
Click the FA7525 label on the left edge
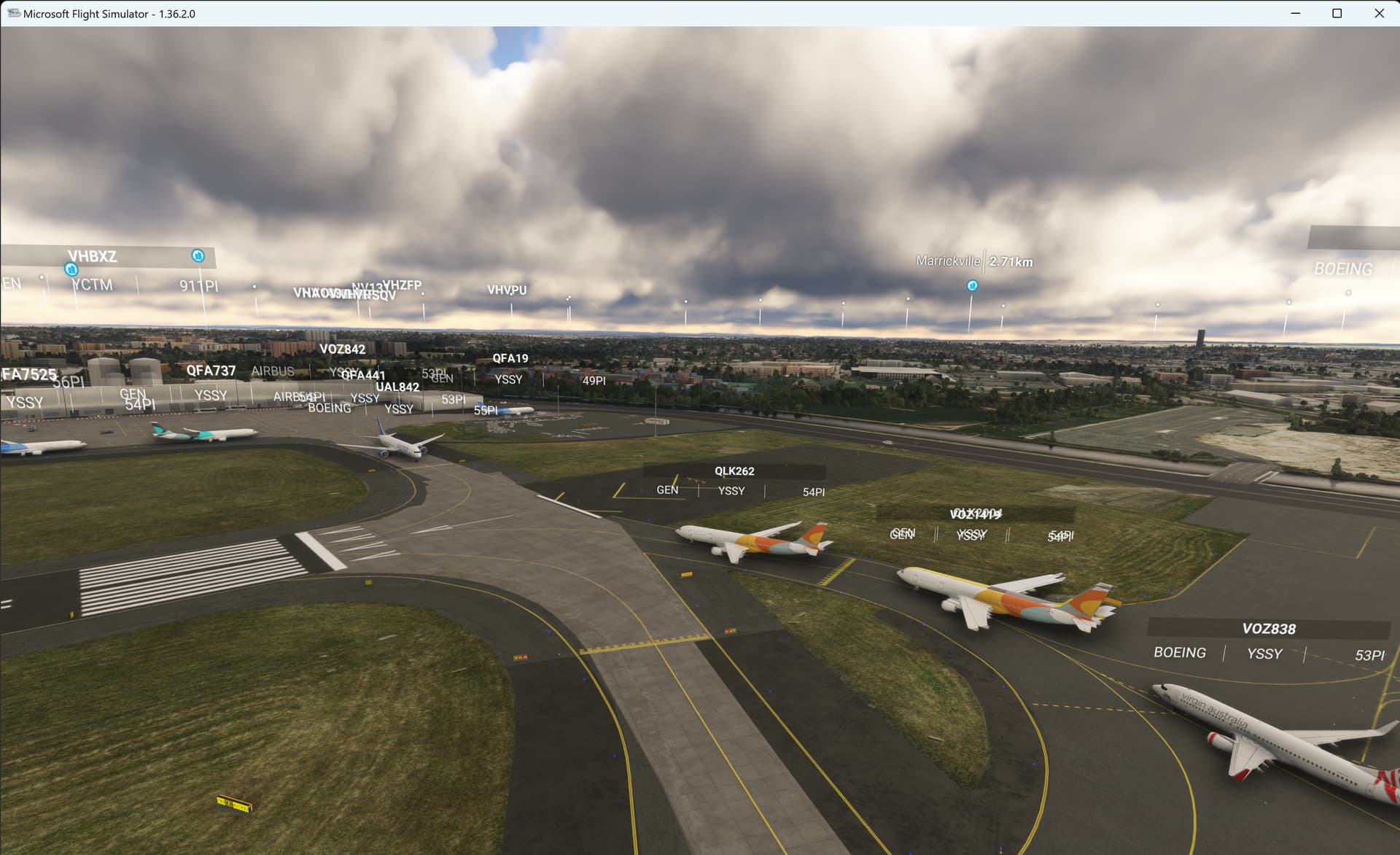[x=28, y=374]
